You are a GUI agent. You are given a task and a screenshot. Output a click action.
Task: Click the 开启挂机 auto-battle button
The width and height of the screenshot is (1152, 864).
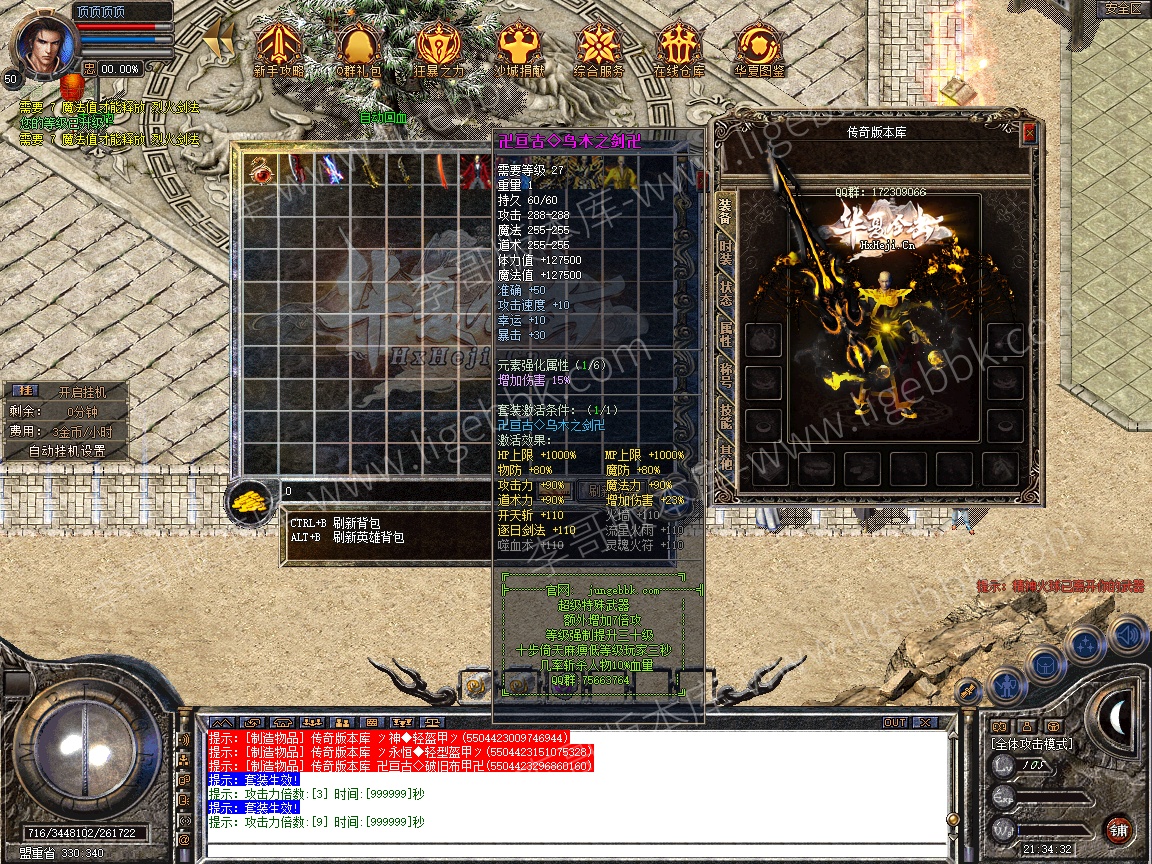point(80,392)
